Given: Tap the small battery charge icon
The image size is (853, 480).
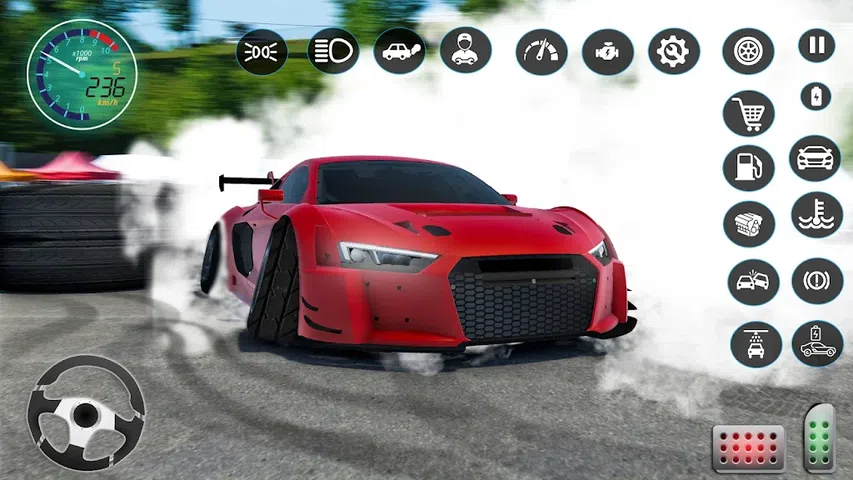Looking at the screenshot, I should point(816,96).
